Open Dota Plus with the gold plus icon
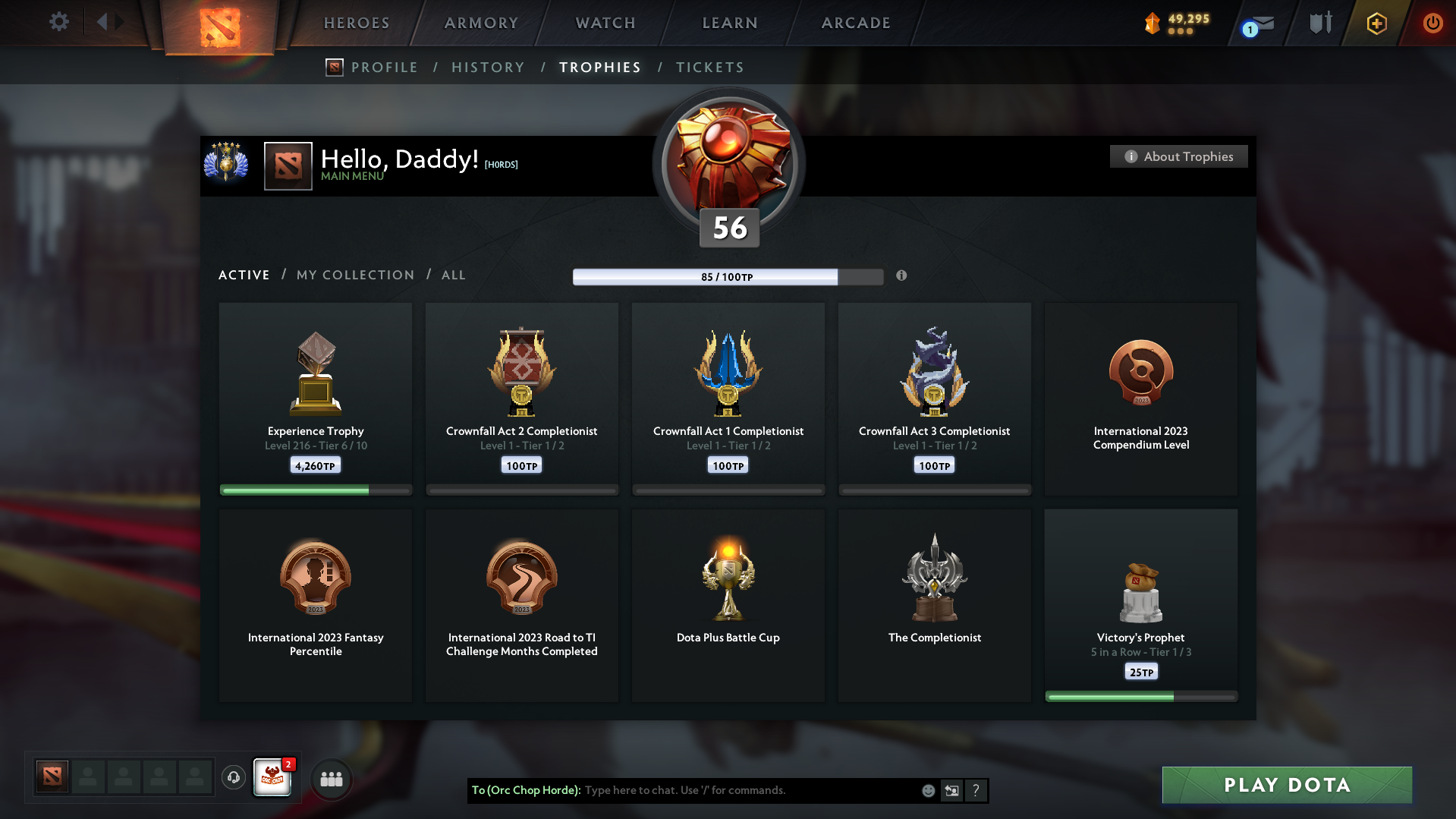1456x819 pixels. [1376, 23]
